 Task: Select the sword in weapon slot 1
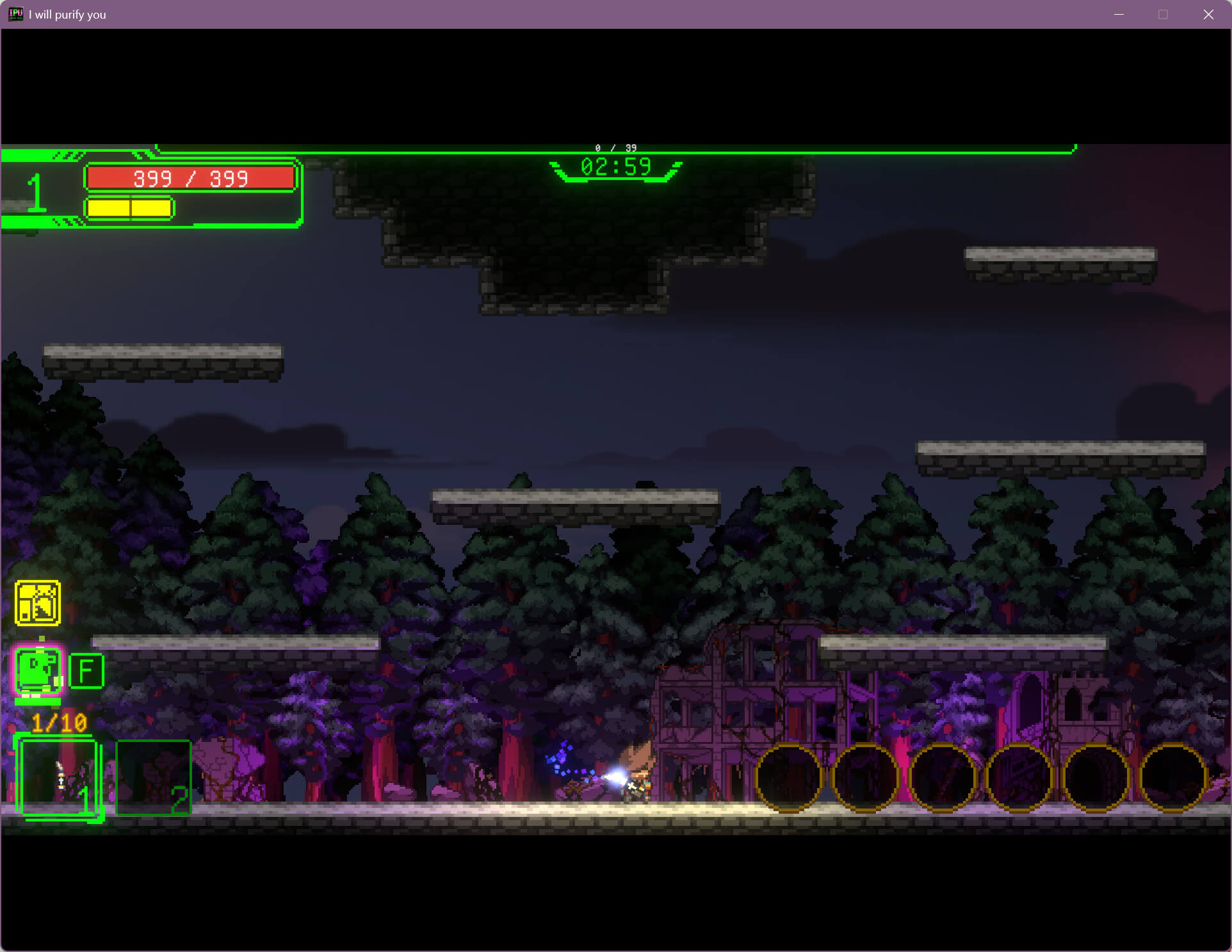pos(59,778)
